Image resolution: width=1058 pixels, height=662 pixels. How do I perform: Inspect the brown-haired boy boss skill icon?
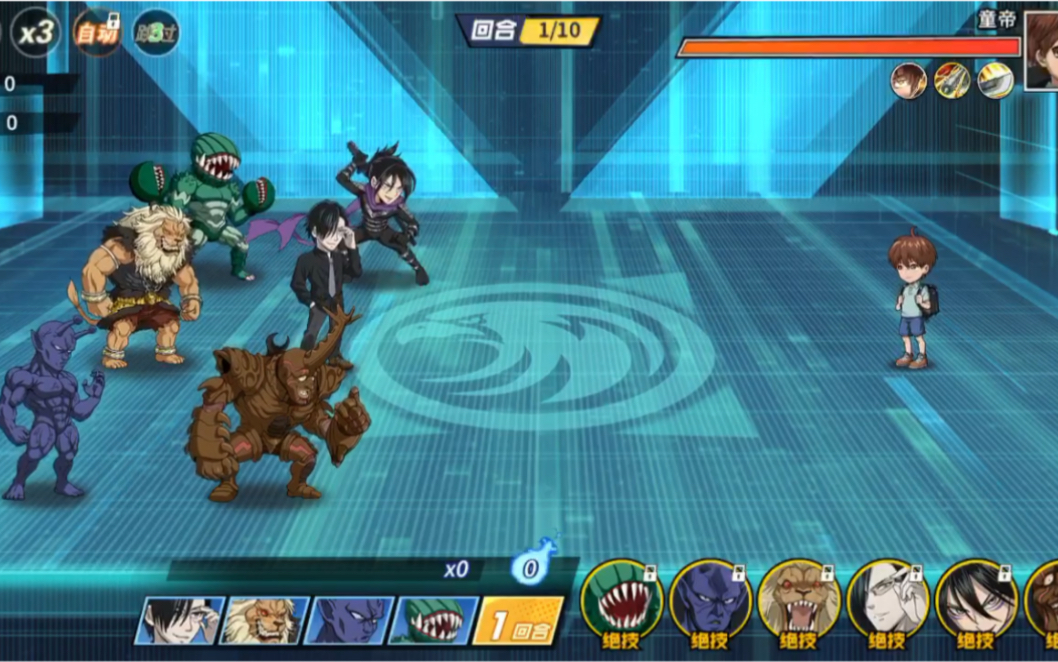pos(908,80)
